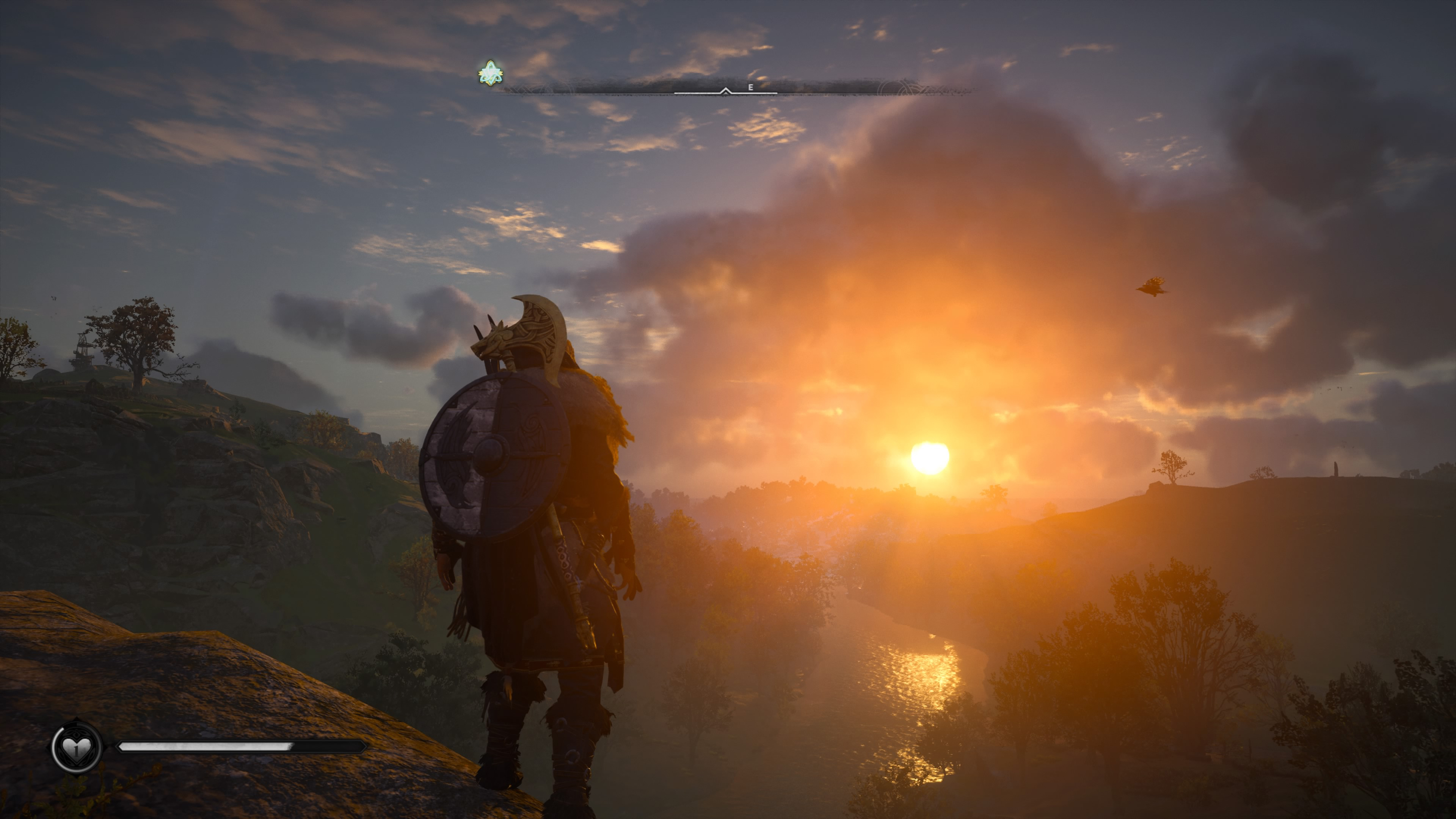This screenshot has width=1456, height=819.
Task: Use the heart ration icon
Action: (76, 748)
